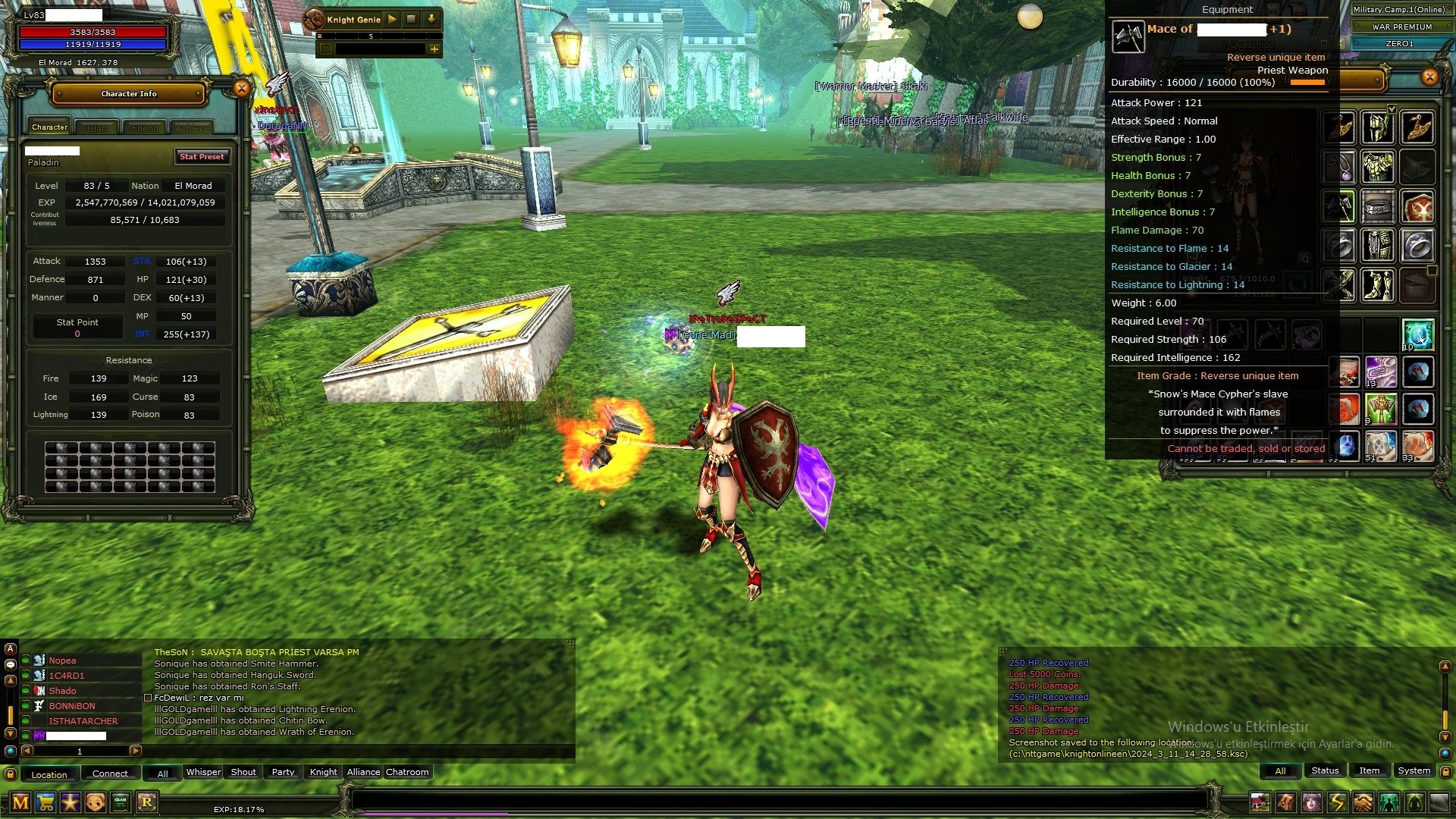1456x819 pixels.
Task: Open the Clan window via the CLAN icon
Action: [120, 802]
